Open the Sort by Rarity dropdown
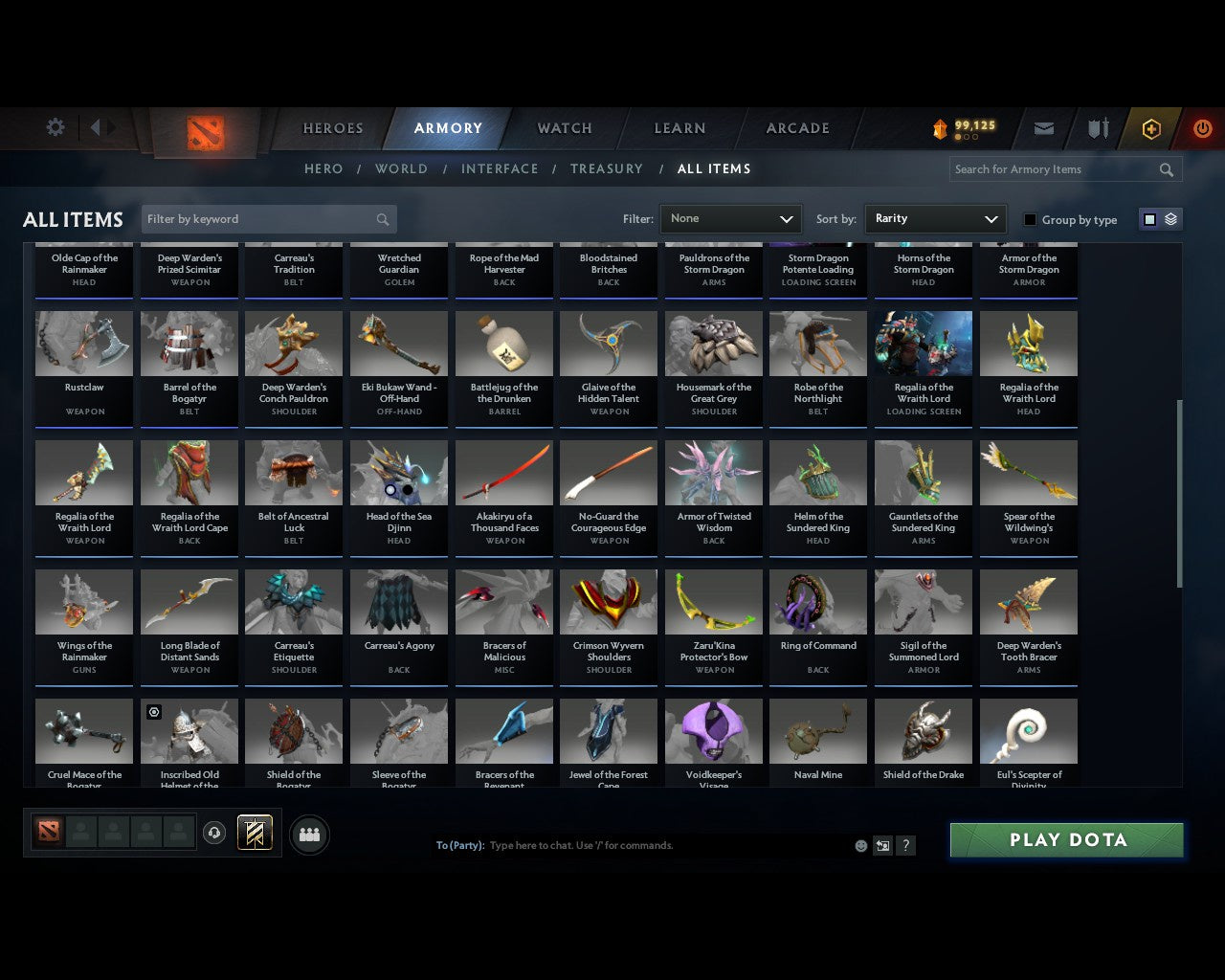 pyautogui.click(x=935, y=218)
